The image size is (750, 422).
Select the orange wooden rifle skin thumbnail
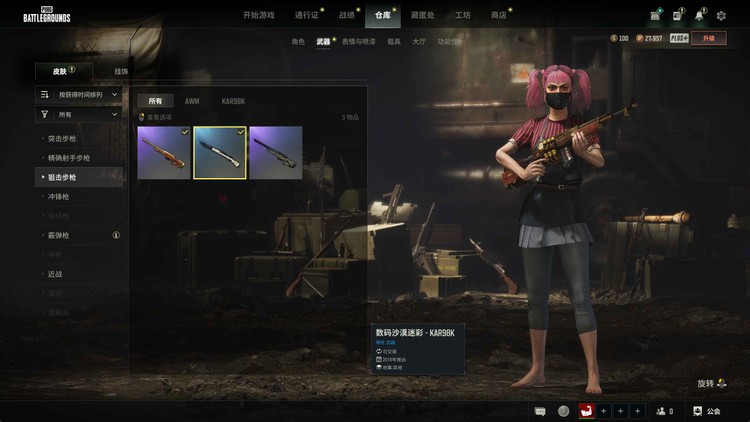click(x=164, y=152)
